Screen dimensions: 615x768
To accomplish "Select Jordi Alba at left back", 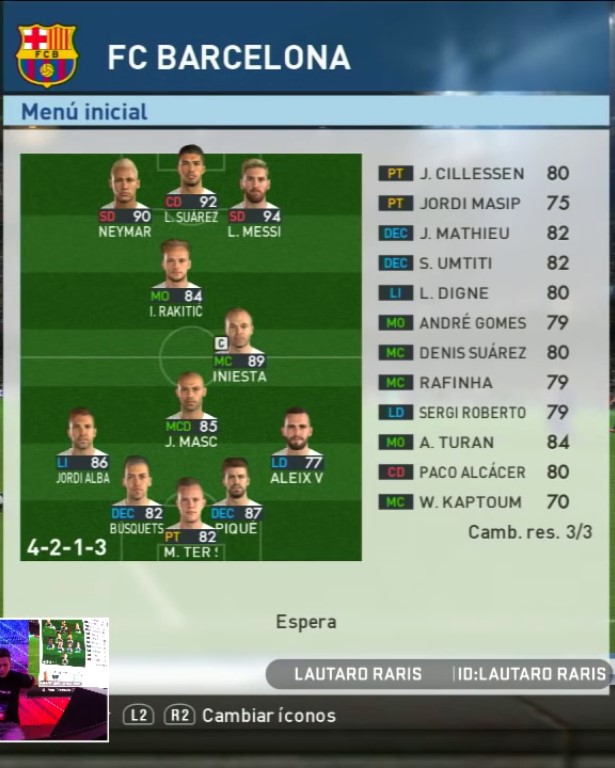I will [82, 445].
